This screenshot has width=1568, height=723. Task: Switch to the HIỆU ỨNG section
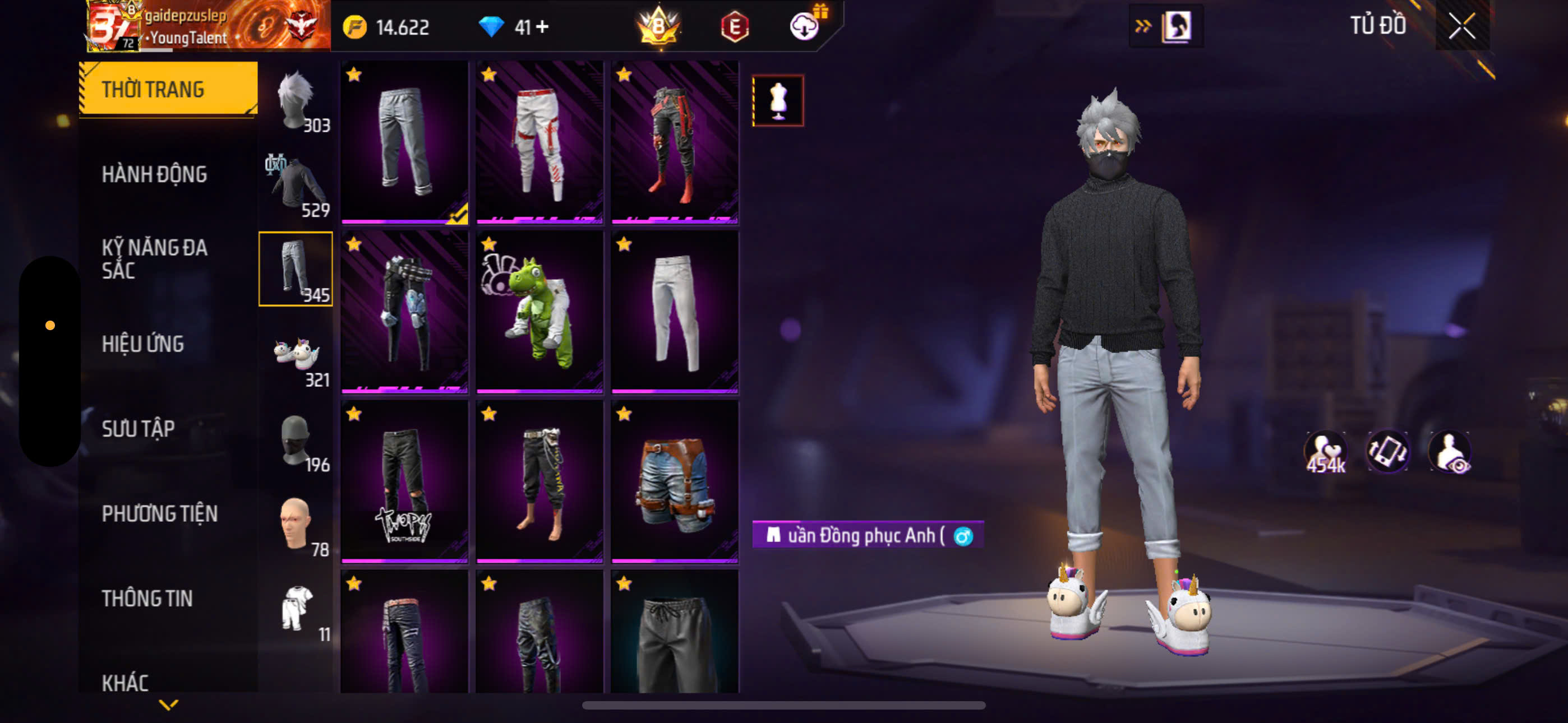click(142, 344)
